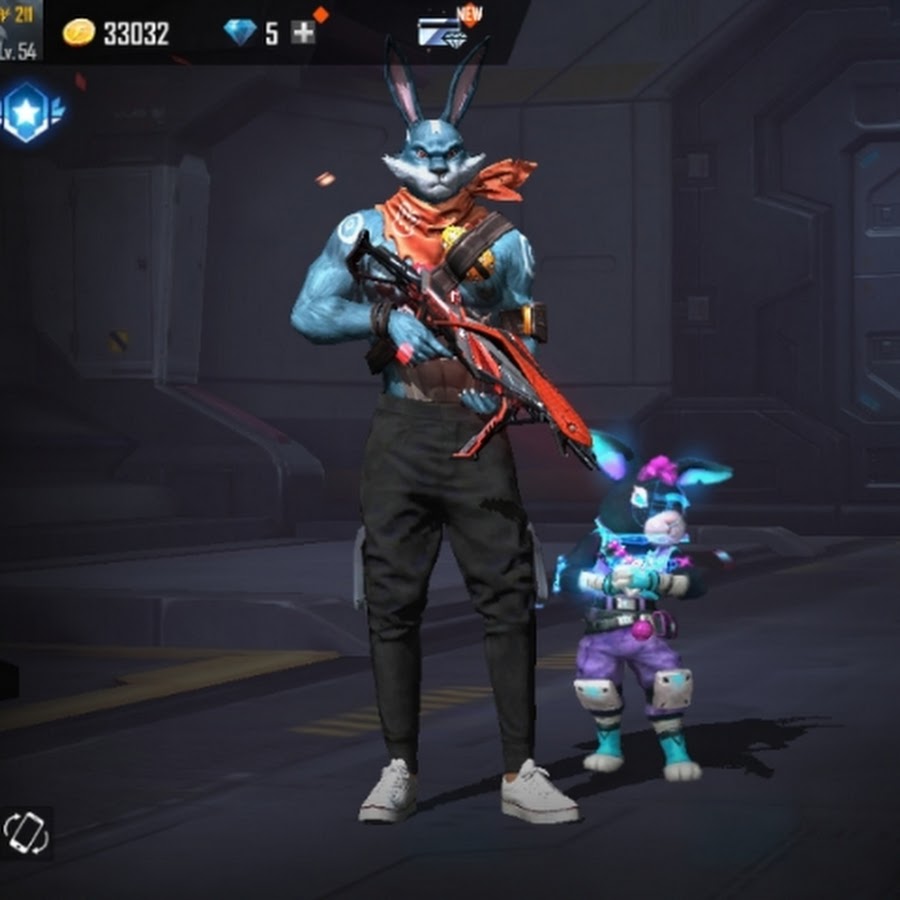The width and height of the screenshot is (900, 900).
Task: Select the blue star badge icon
Action: [27, 113]
